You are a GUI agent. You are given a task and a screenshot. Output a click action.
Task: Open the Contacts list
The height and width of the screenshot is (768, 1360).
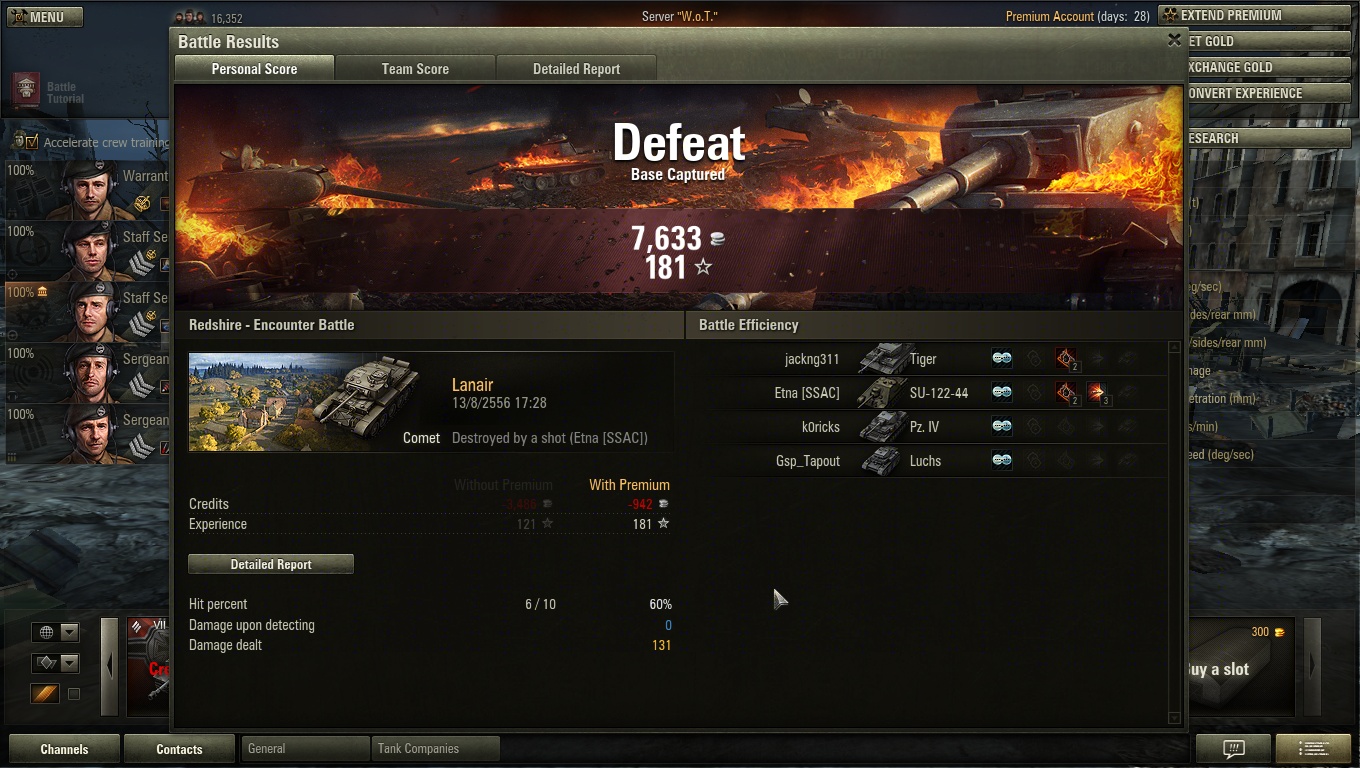point(179,749)
